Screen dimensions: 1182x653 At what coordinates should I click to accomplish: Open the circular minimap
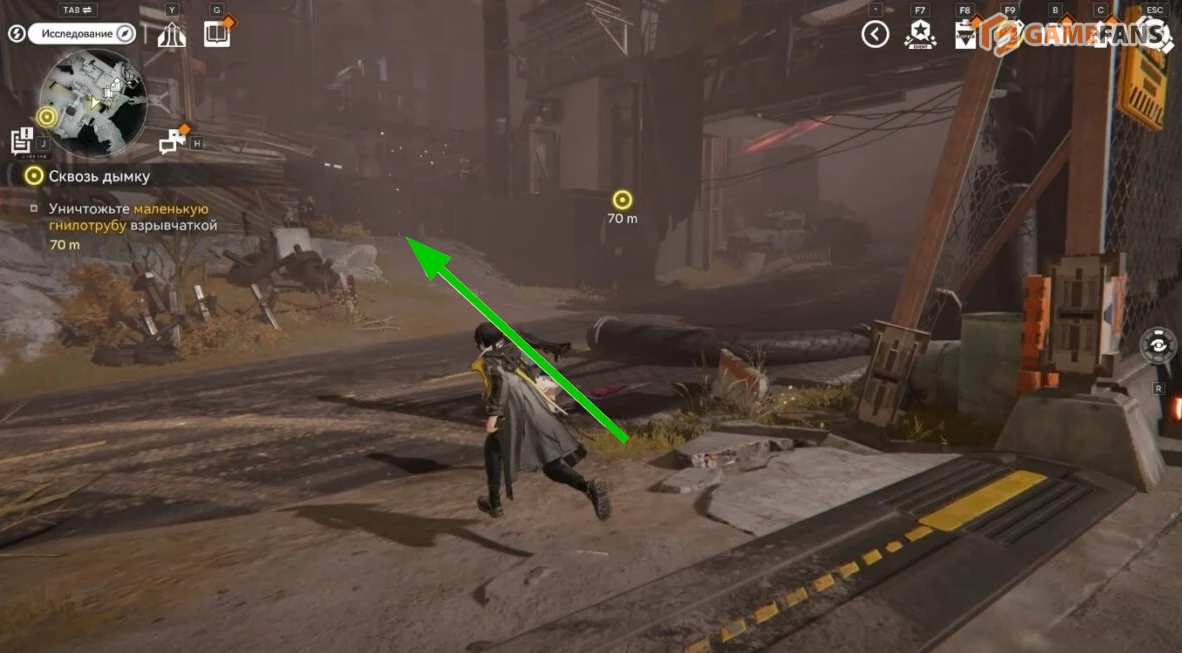[x=93, y=101]
